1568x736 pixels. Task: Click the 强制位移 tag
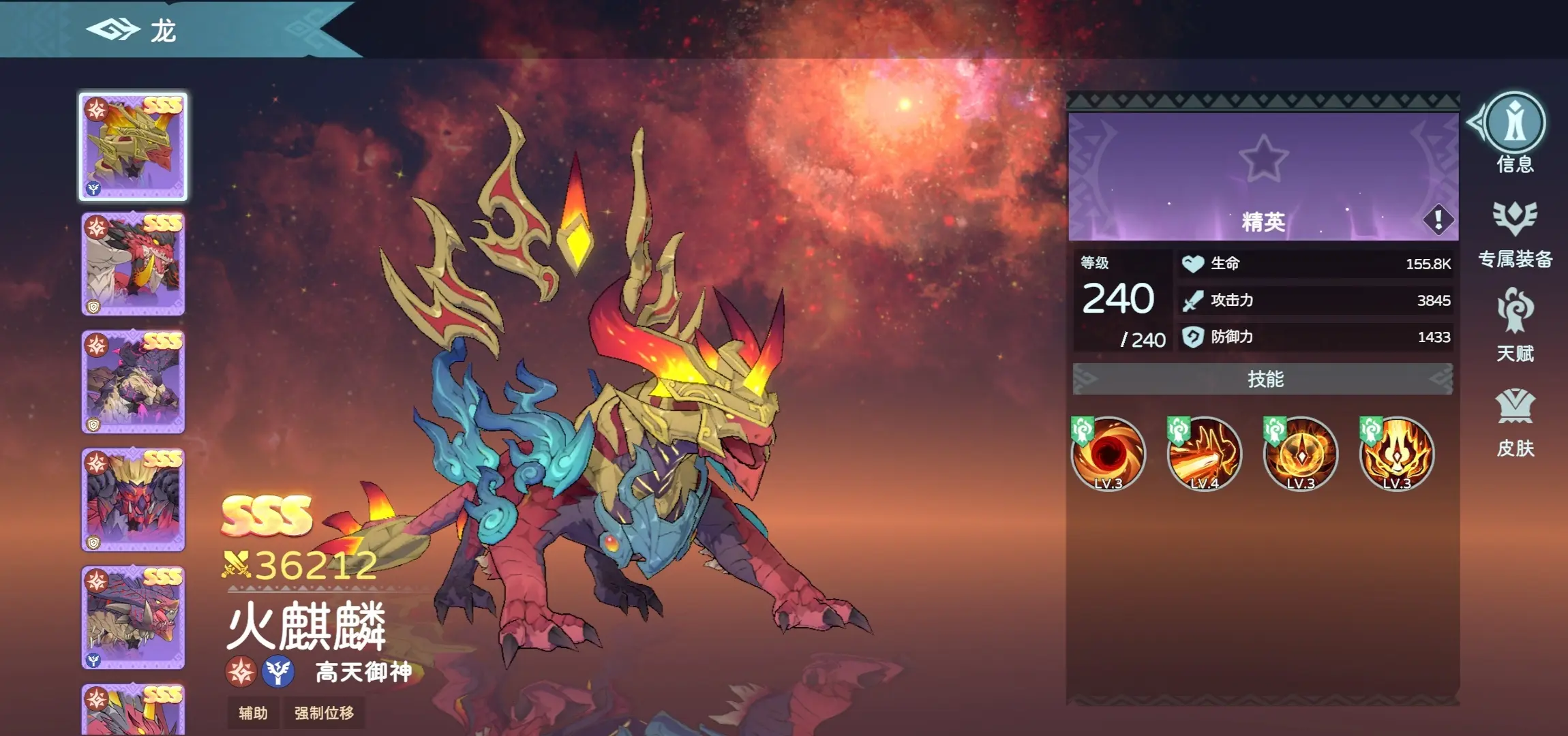(x=324, y=713)
